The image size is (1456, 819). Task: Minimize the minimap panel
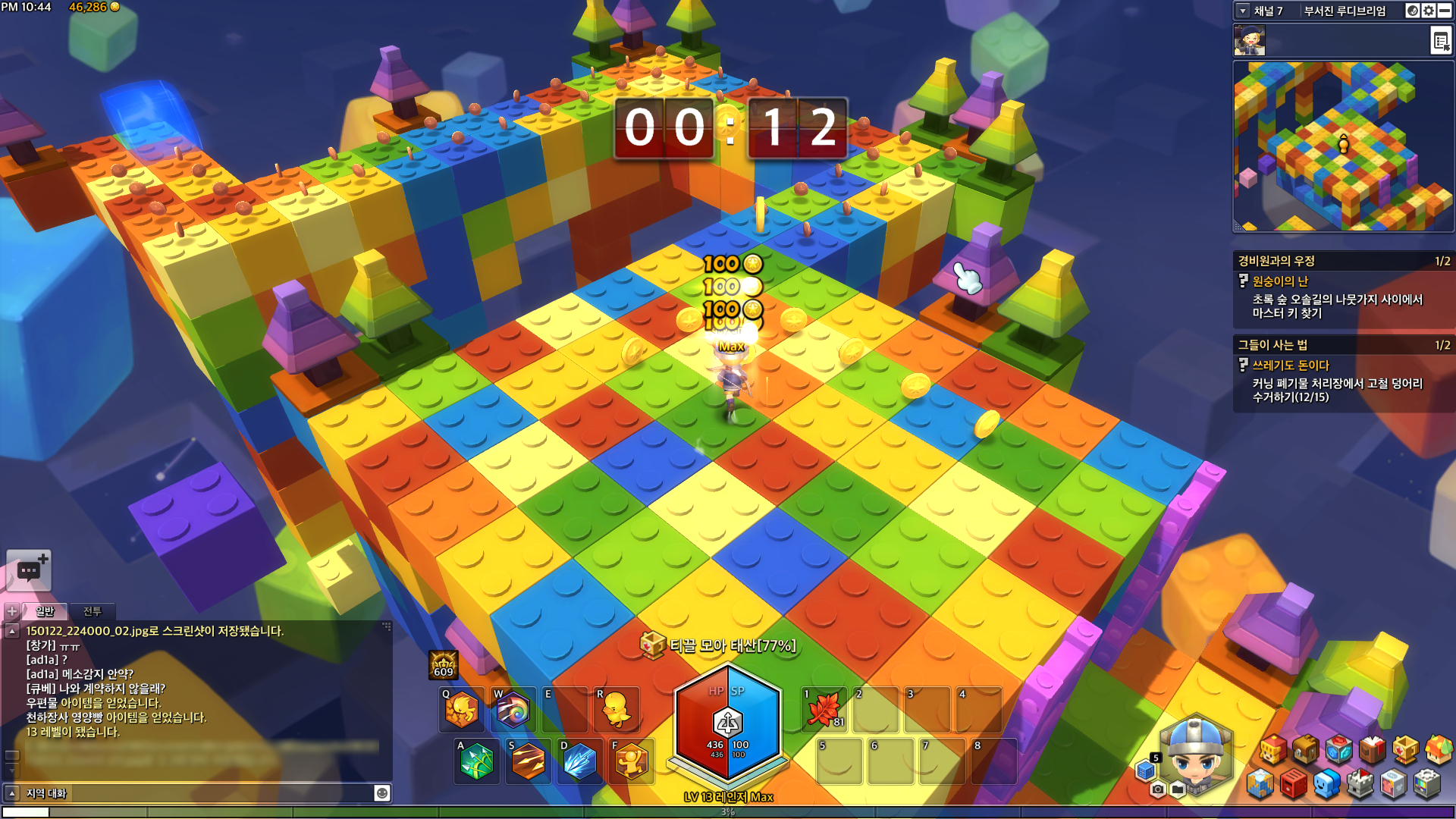[x=1445, y=11]
